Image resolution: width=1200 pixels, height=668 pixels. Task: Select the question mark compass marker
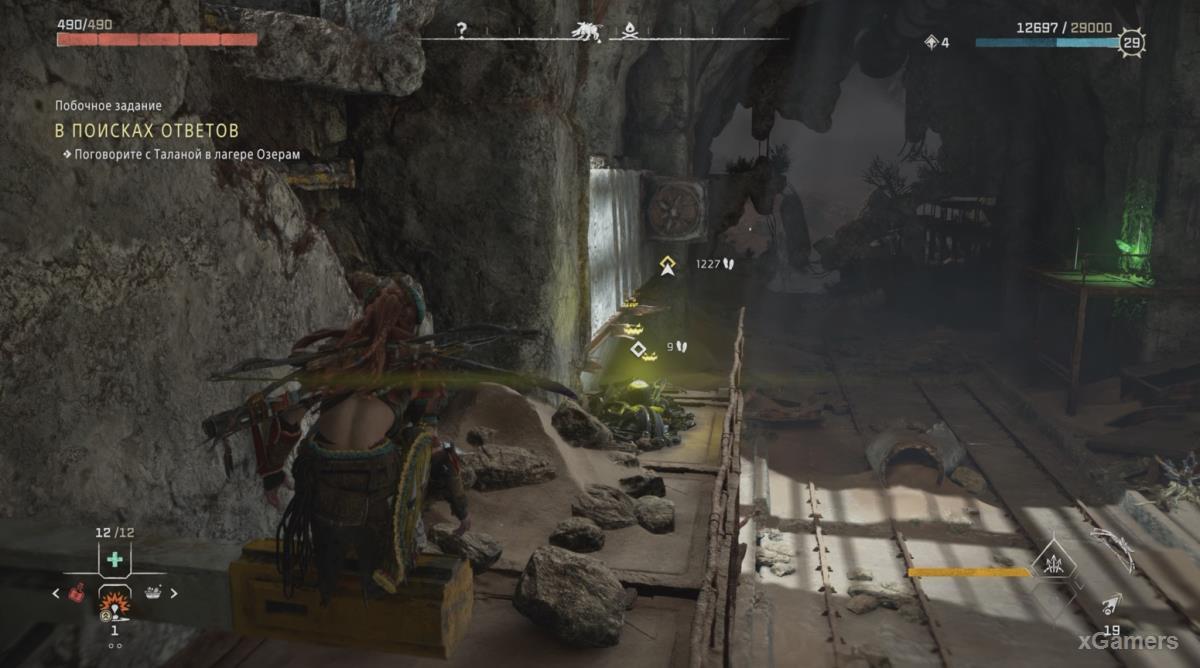[x=461, y=30]
